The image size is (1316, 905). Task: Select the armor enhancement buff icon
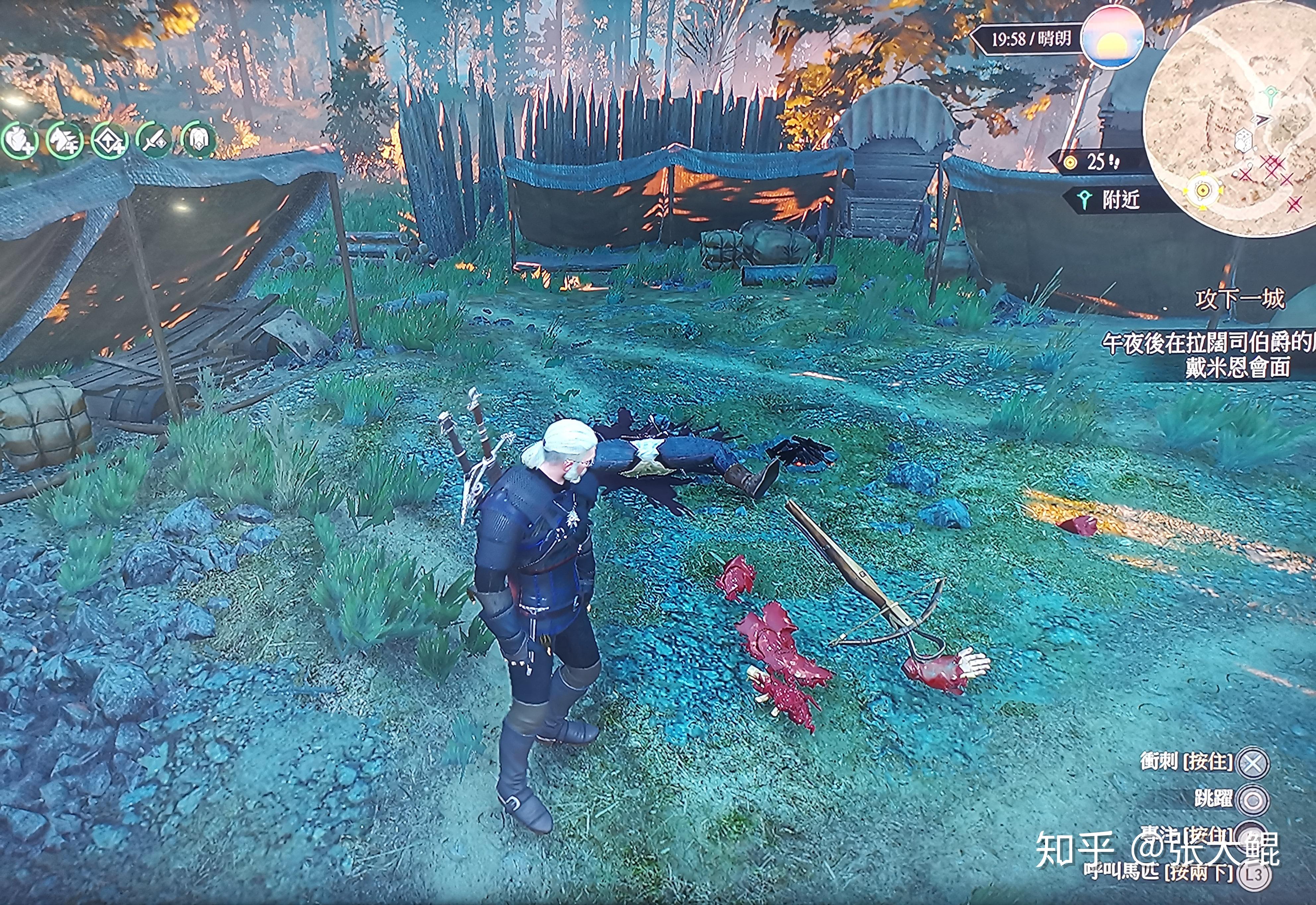(198, 139)
